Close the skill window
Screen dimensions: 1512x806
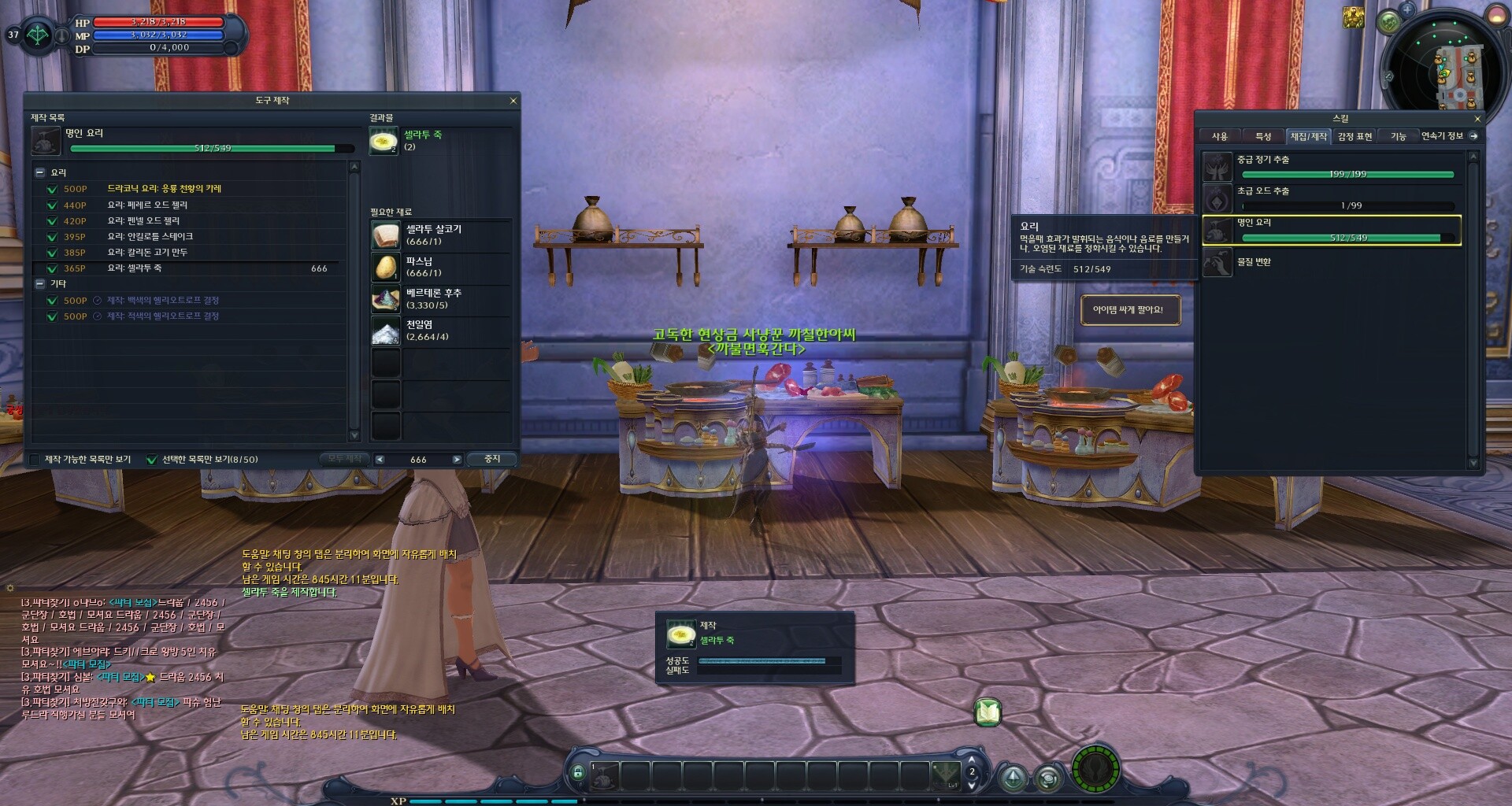coord(1477,119)
